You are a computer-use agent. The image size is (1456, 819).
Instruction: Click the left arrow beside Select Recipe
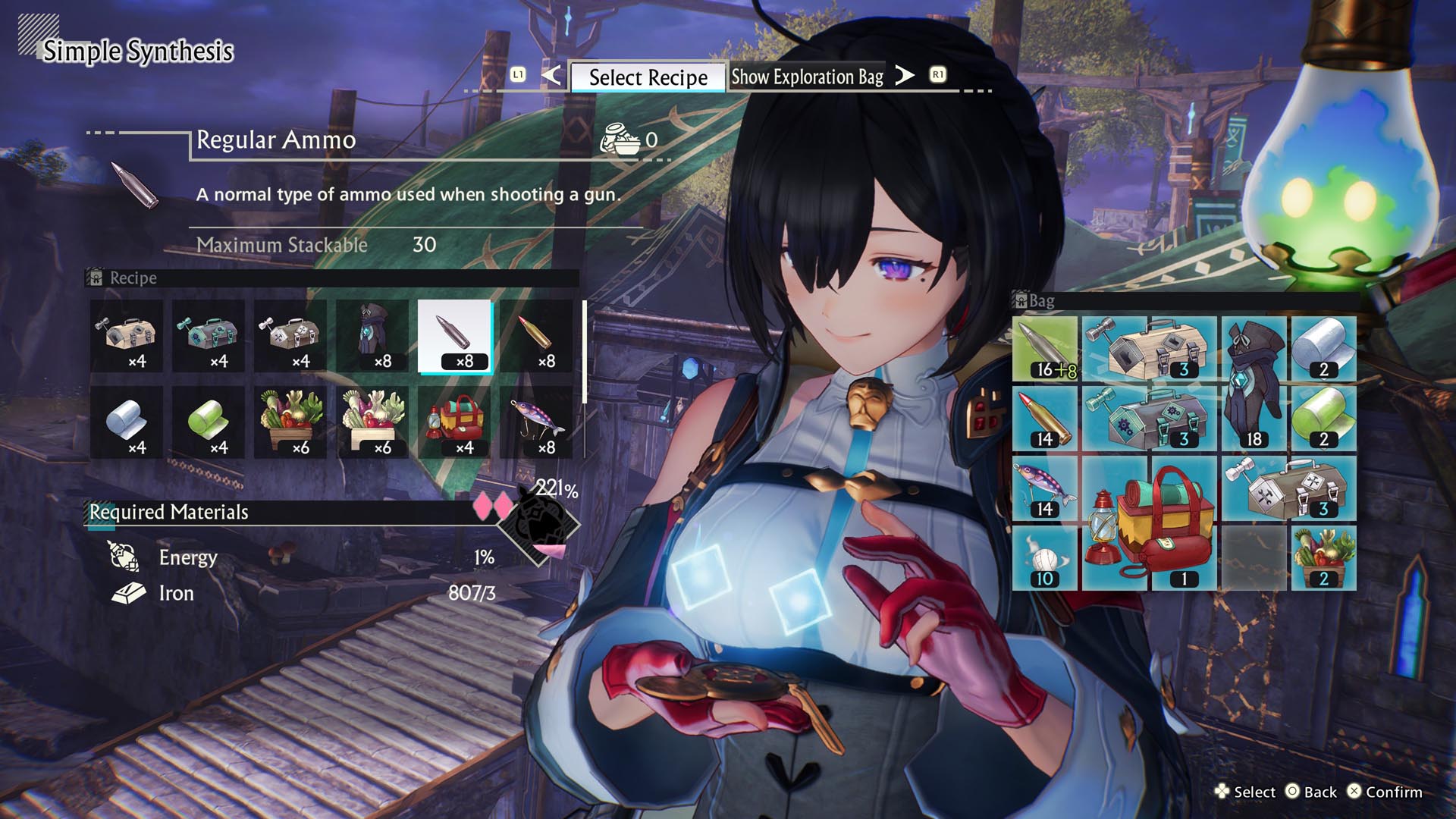click(x=551, y=75)
